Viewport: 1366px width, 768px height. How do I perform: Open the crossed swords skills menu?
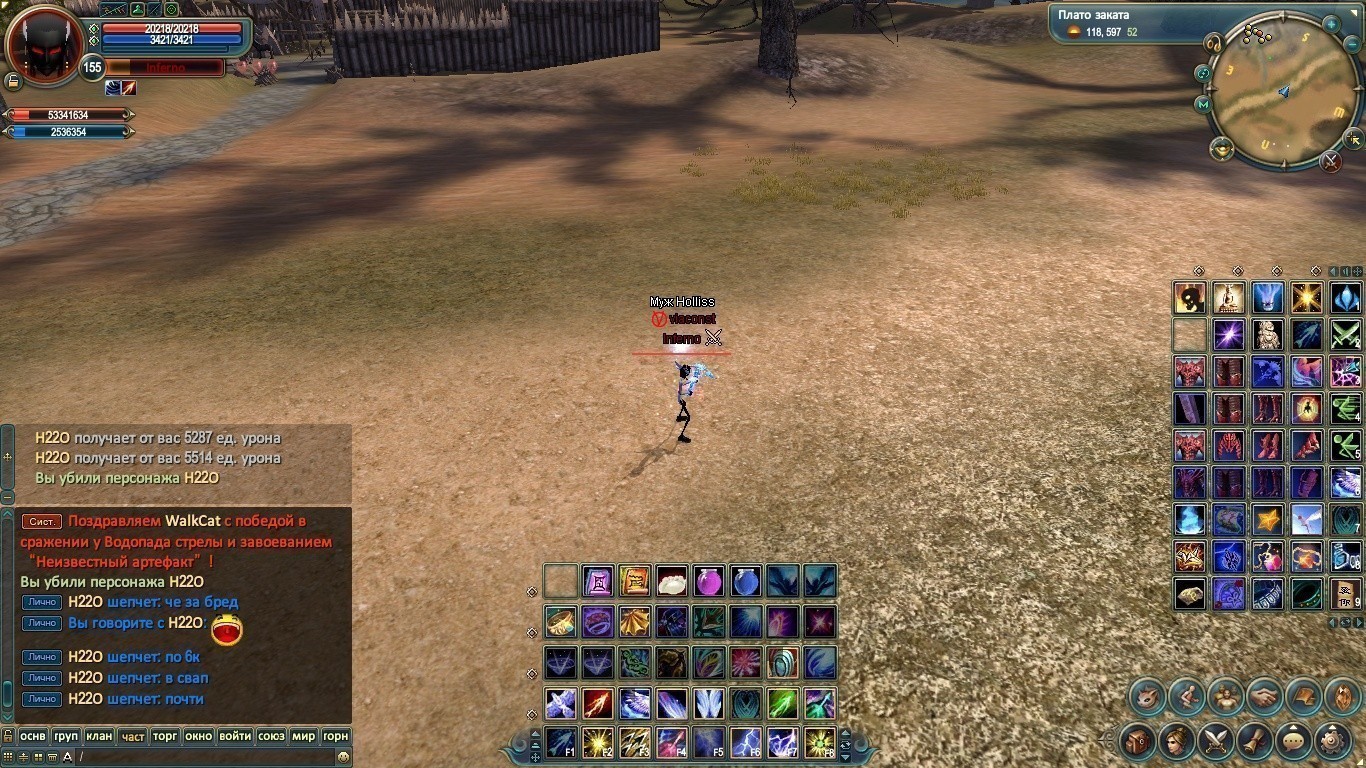(1216, 741)
